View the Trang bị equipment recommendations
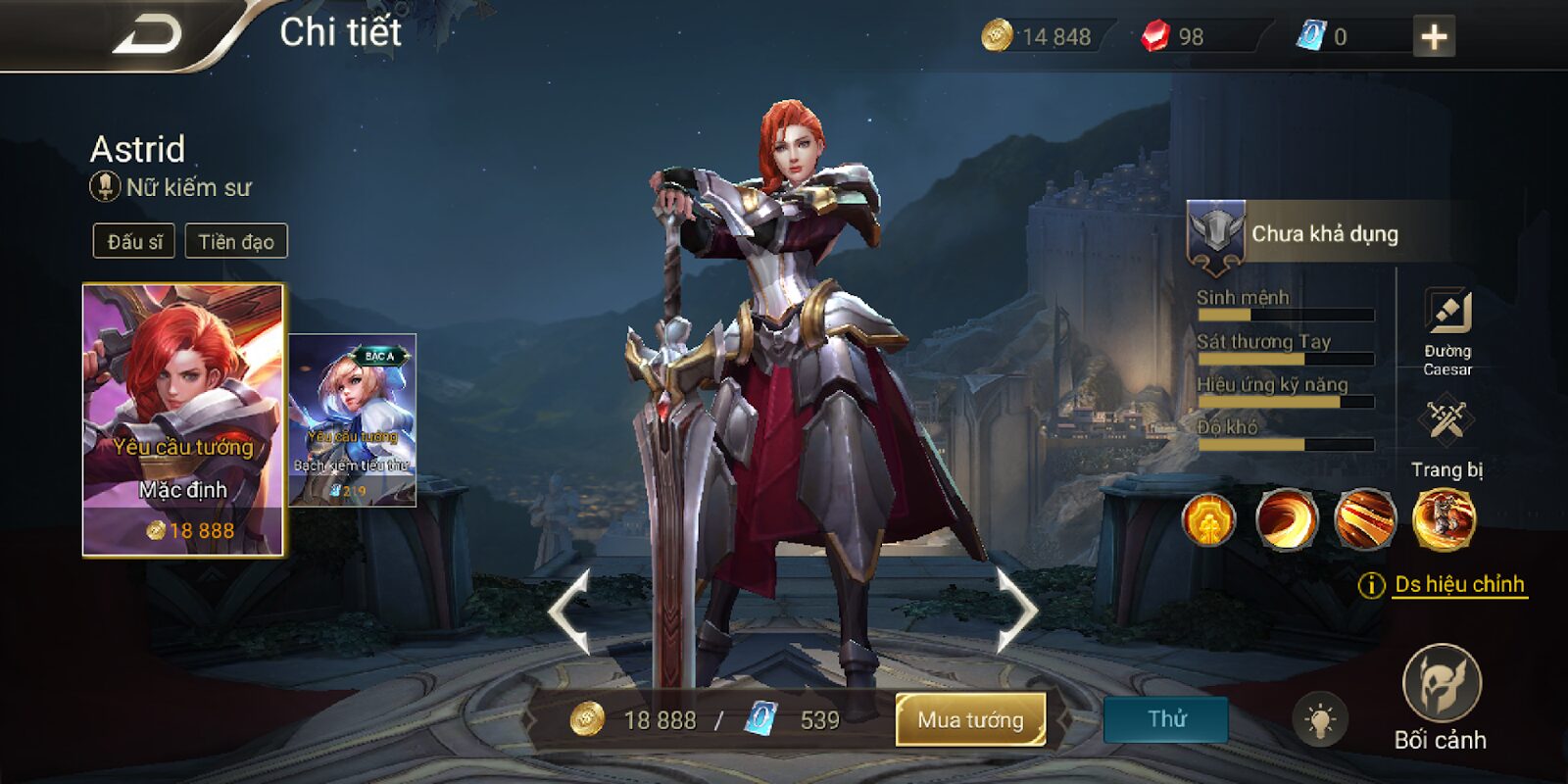Image resolution: width=1568 pixels, height=784 pixels. [1446, 437]
